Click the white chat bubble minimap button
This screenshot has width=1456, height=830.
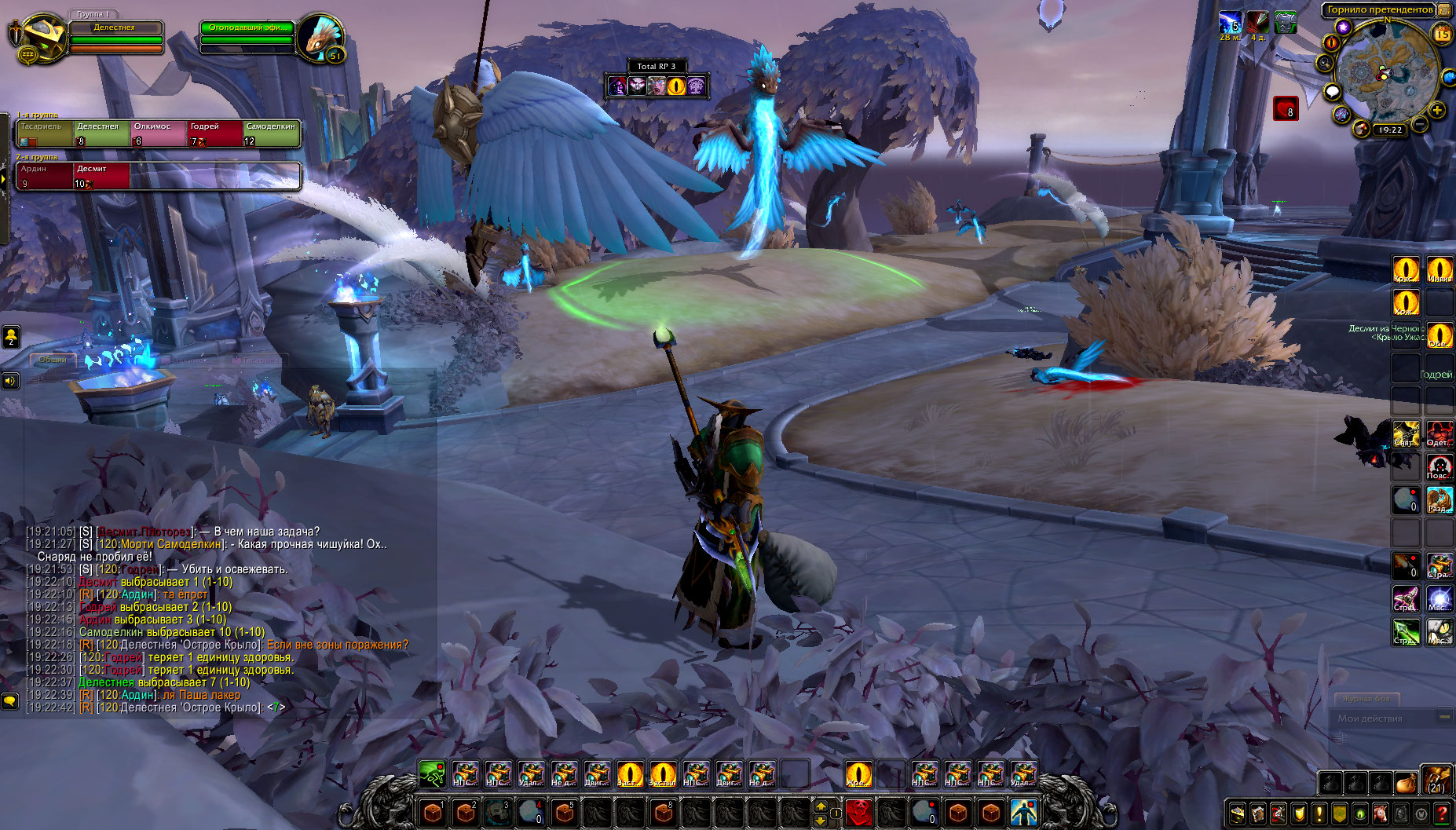(x=1333, y=93)
